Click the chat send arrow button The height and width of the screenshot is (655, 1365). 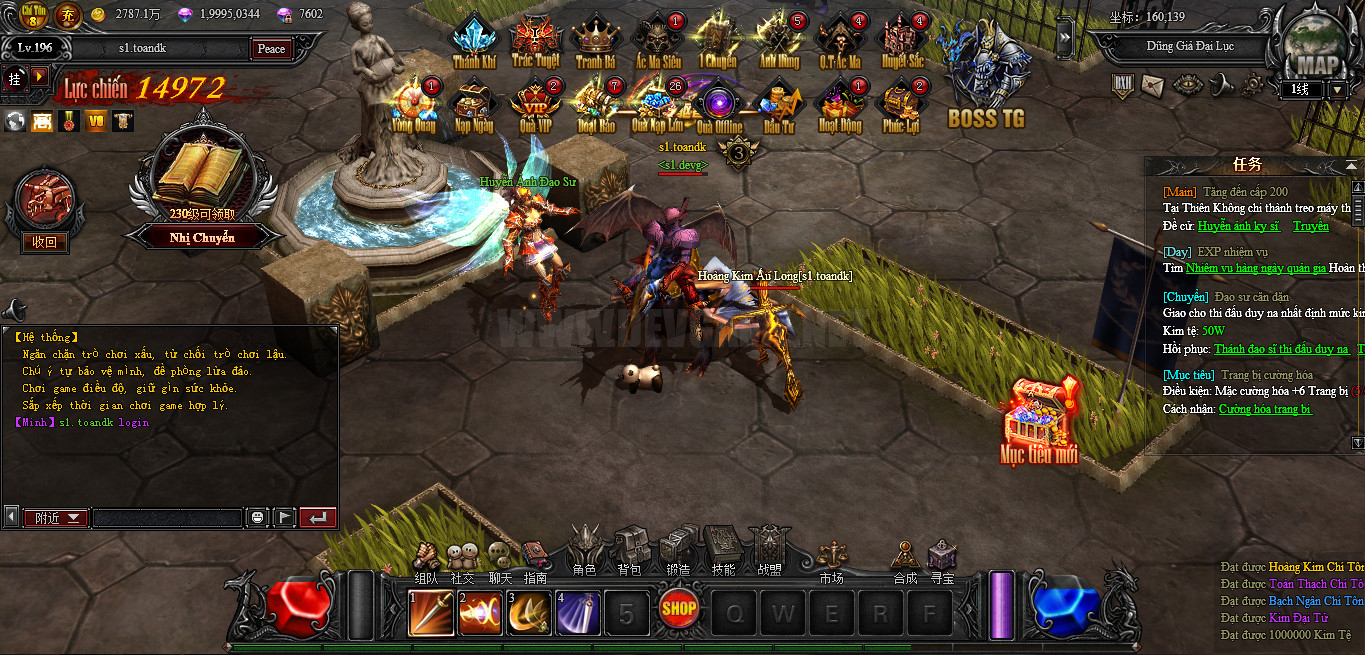tap(317, 517)
